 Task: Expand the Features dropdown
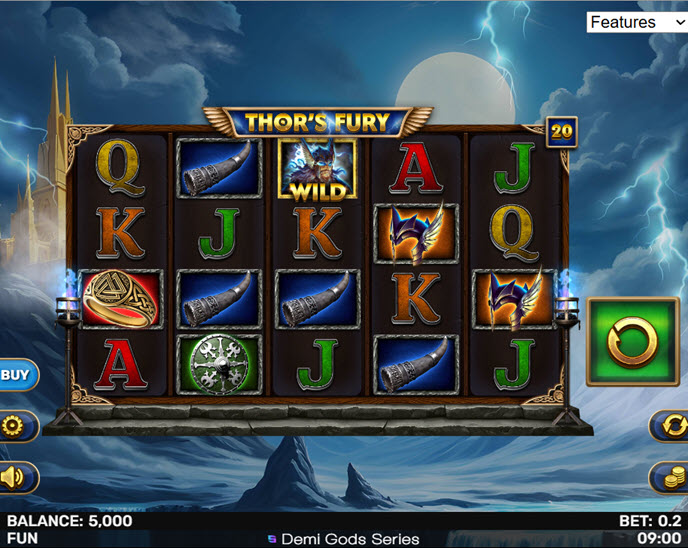pos(636,22)
